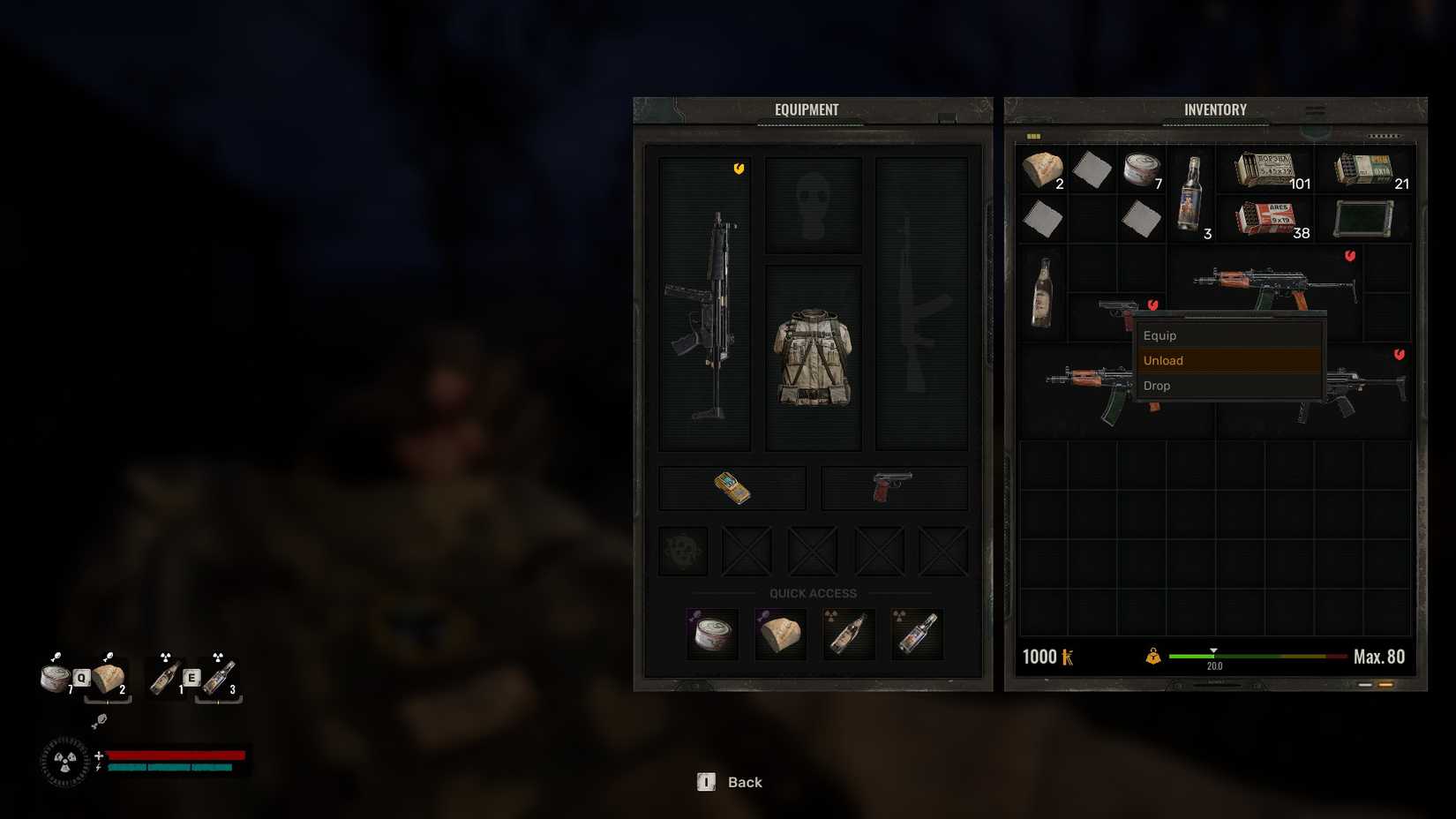This screenshot has width=1456, height=819.
Task: Select the pistol in the sidearm equipment slot
Action: 894,485
